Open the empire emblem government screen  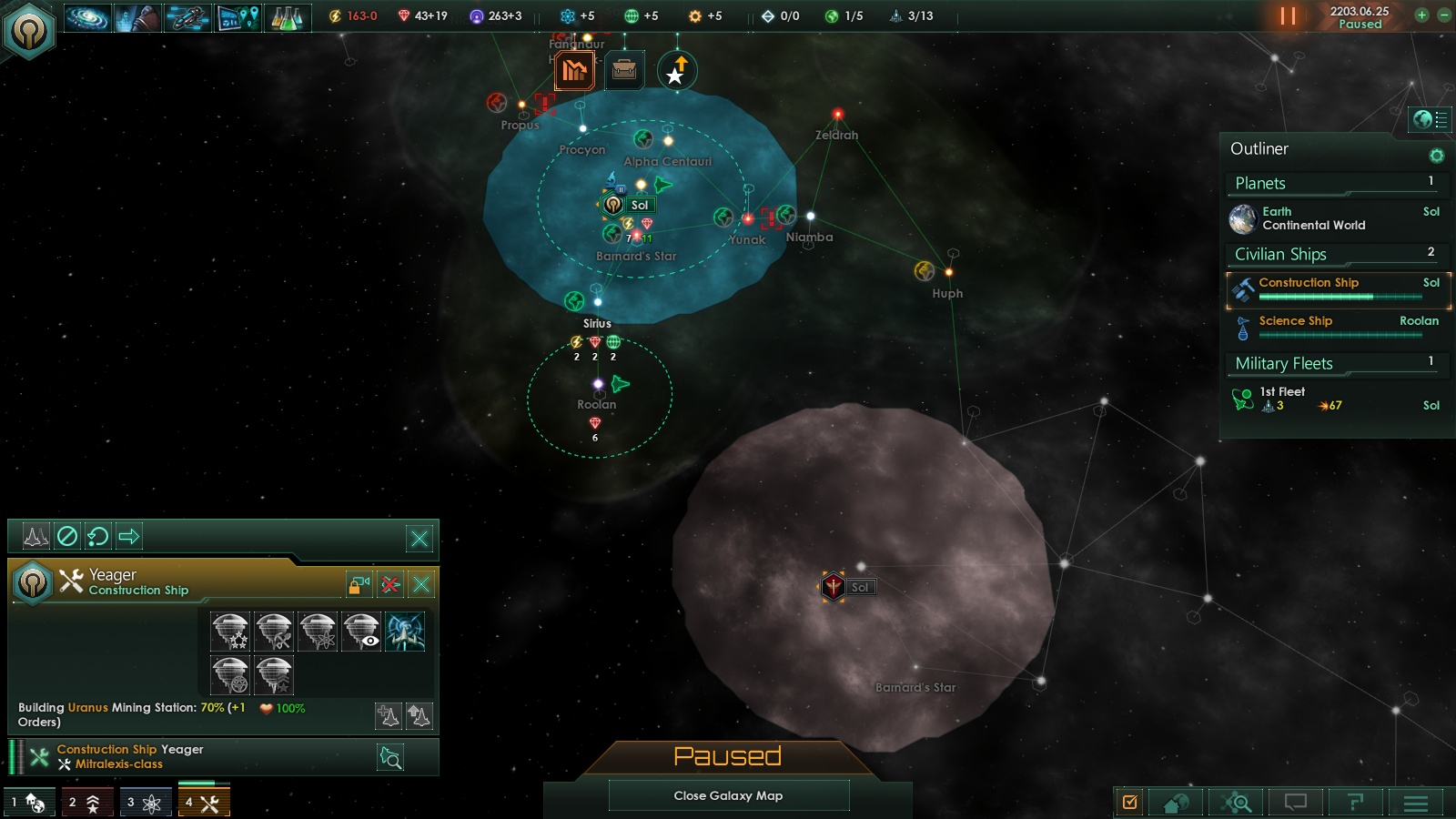pyautogui.click(x=29, y=31)
